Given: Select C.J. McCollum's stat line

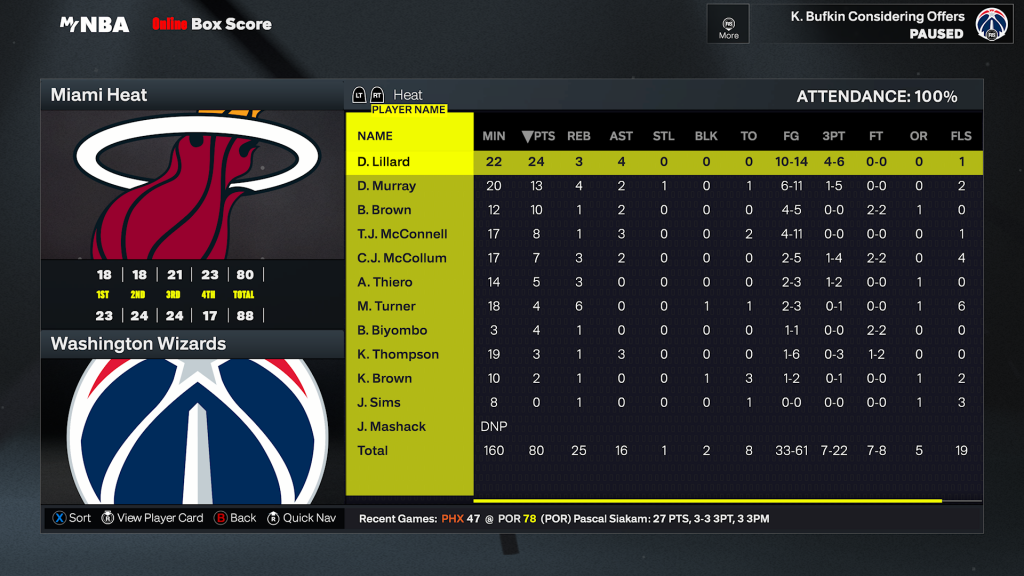Looking at the screenshot, I should point(402,258).
